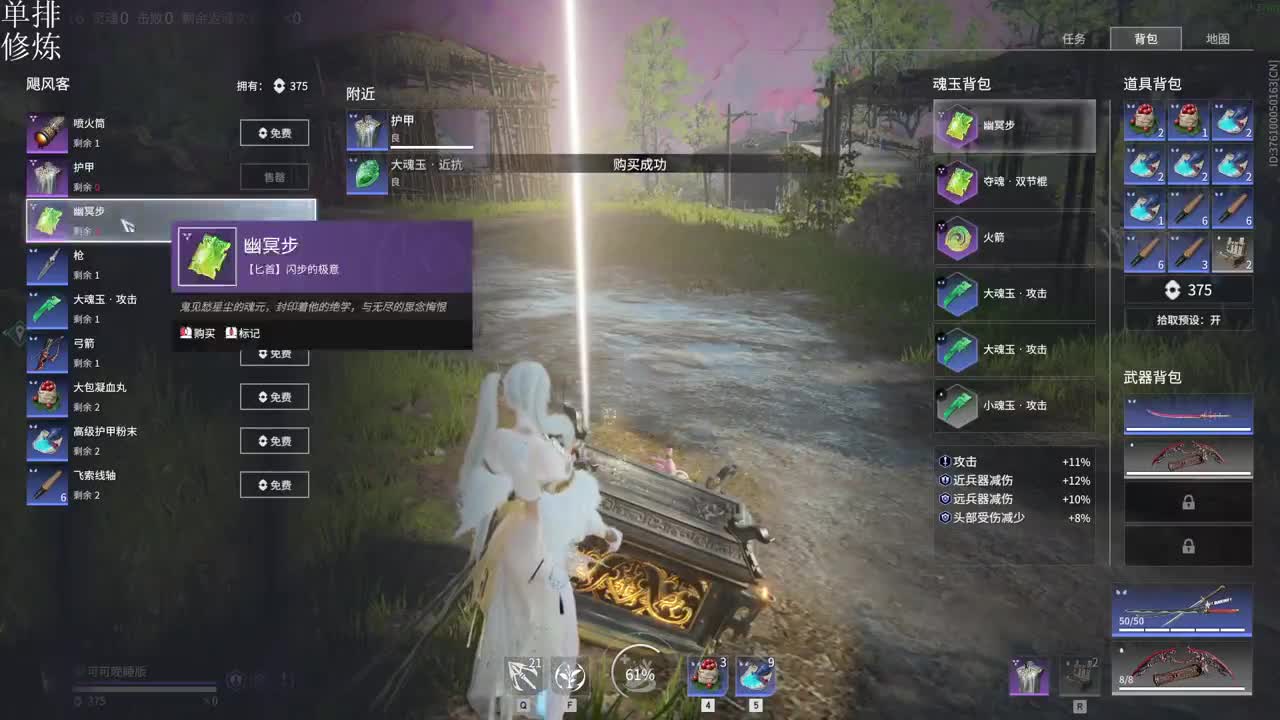The image size is (1280, 720).
Task: Click 购买 in the 幽冥步 tooltip
Action: [x=197, y=332]
